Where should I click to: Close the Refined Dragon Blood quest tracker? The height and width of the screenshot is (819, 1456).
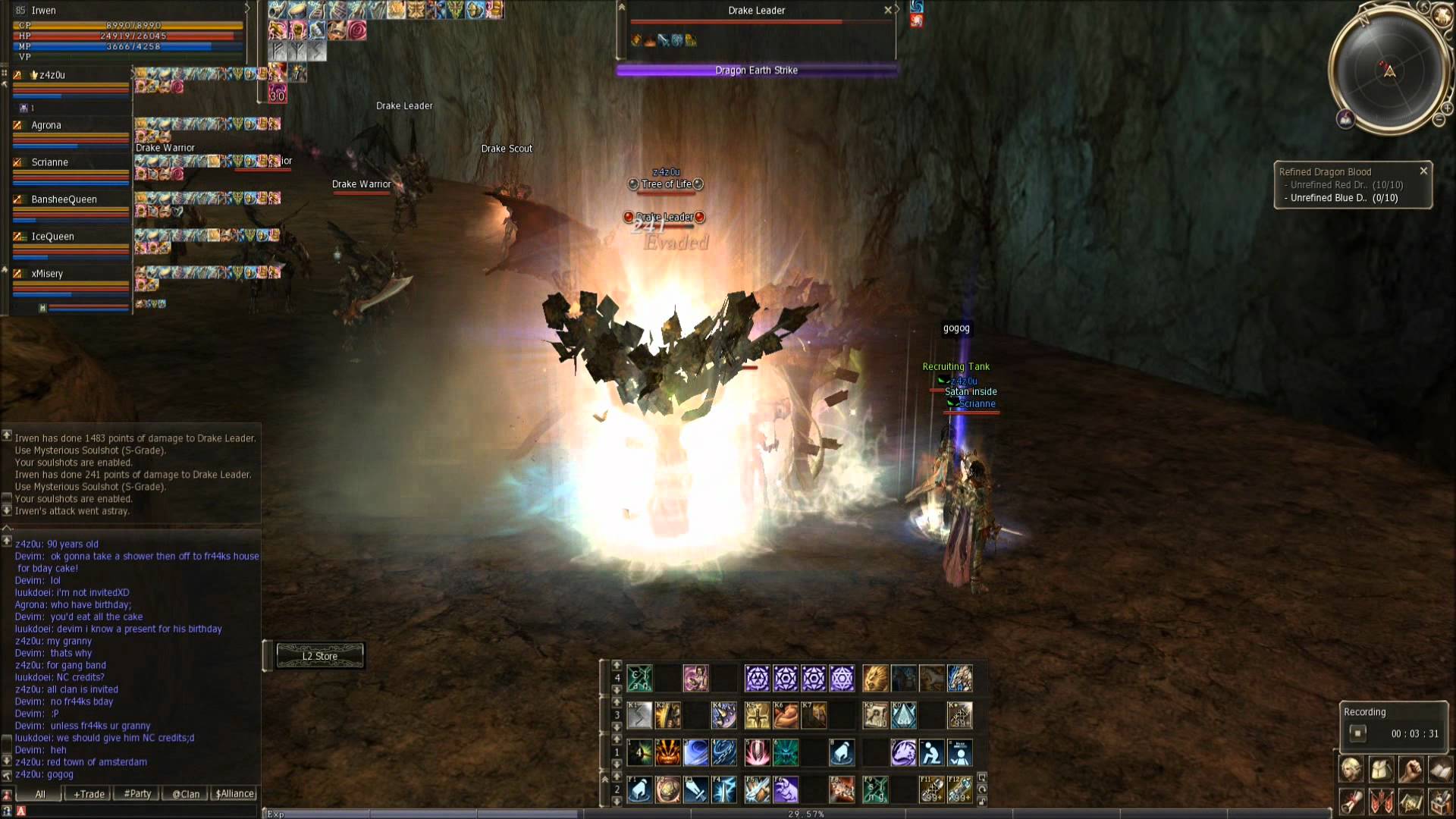1423,171
